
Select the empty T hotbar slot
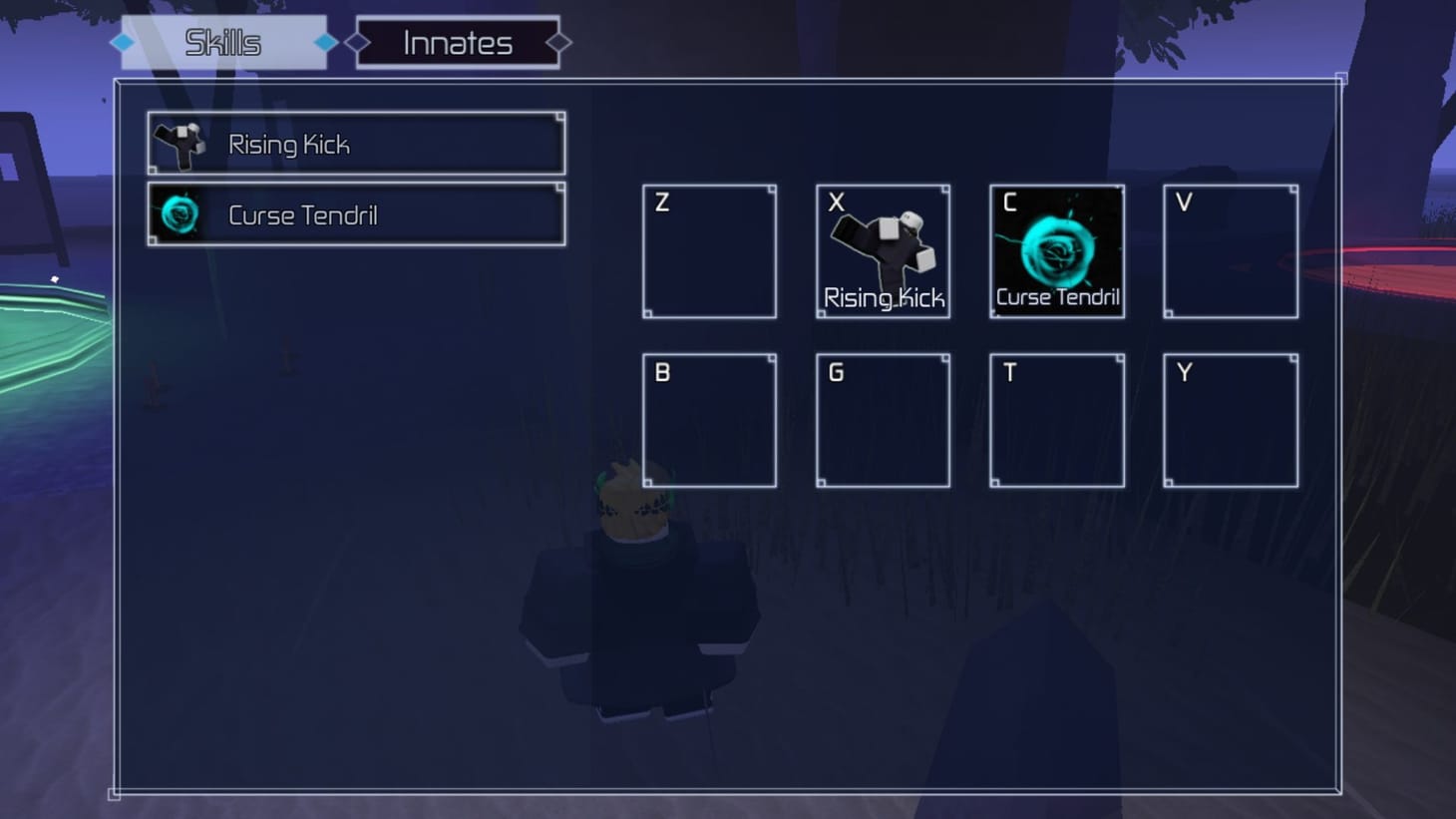[x=1055, y=419]
